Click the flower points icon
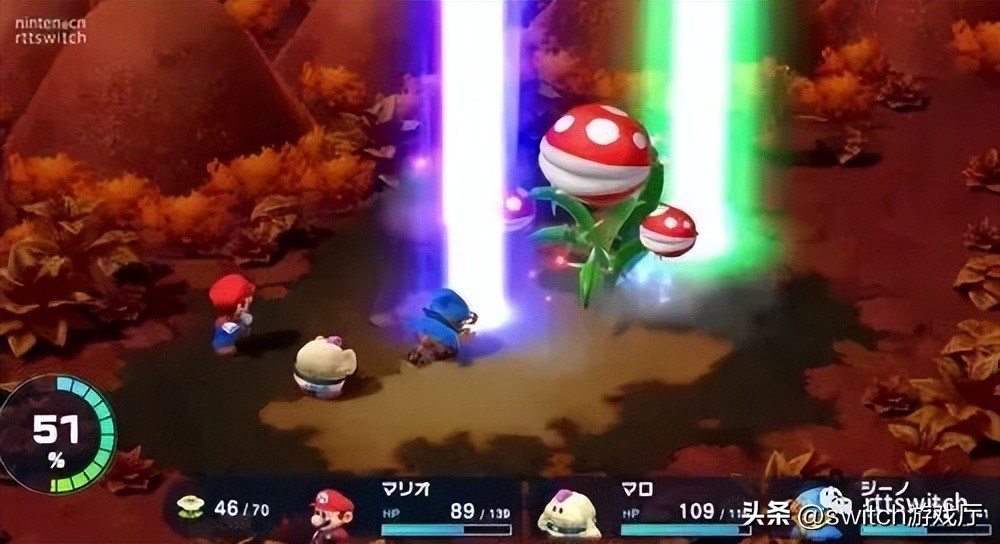 (189, 507)
